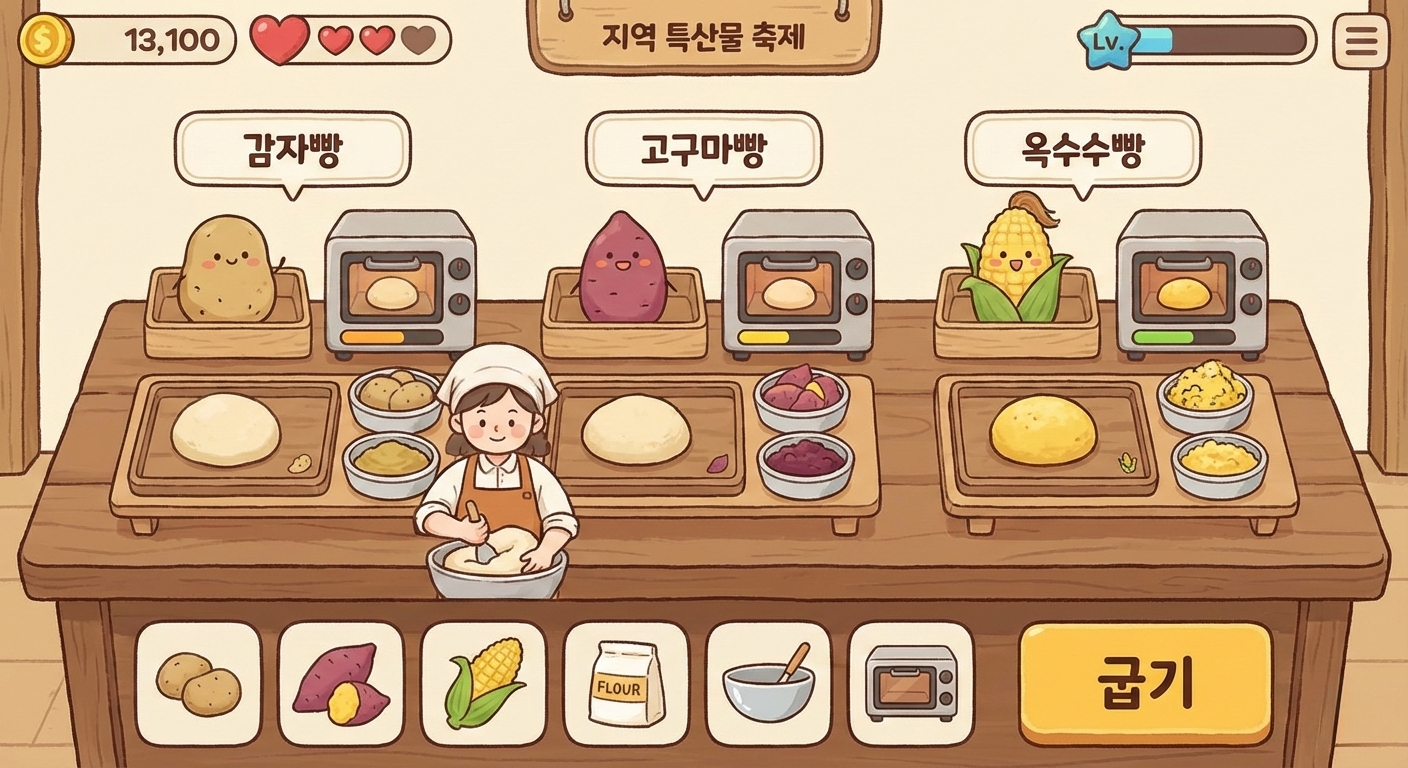
Task: Select the potato ingredient slot
Action: (x=198, y=683)
